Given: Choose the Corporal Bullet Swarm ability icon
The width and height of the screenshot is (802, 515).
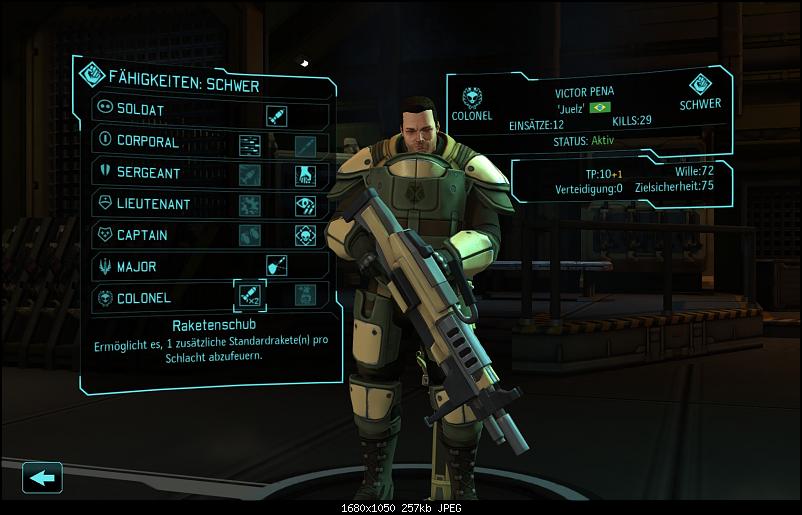Looking at the screenshot, I should pos(250,146).
